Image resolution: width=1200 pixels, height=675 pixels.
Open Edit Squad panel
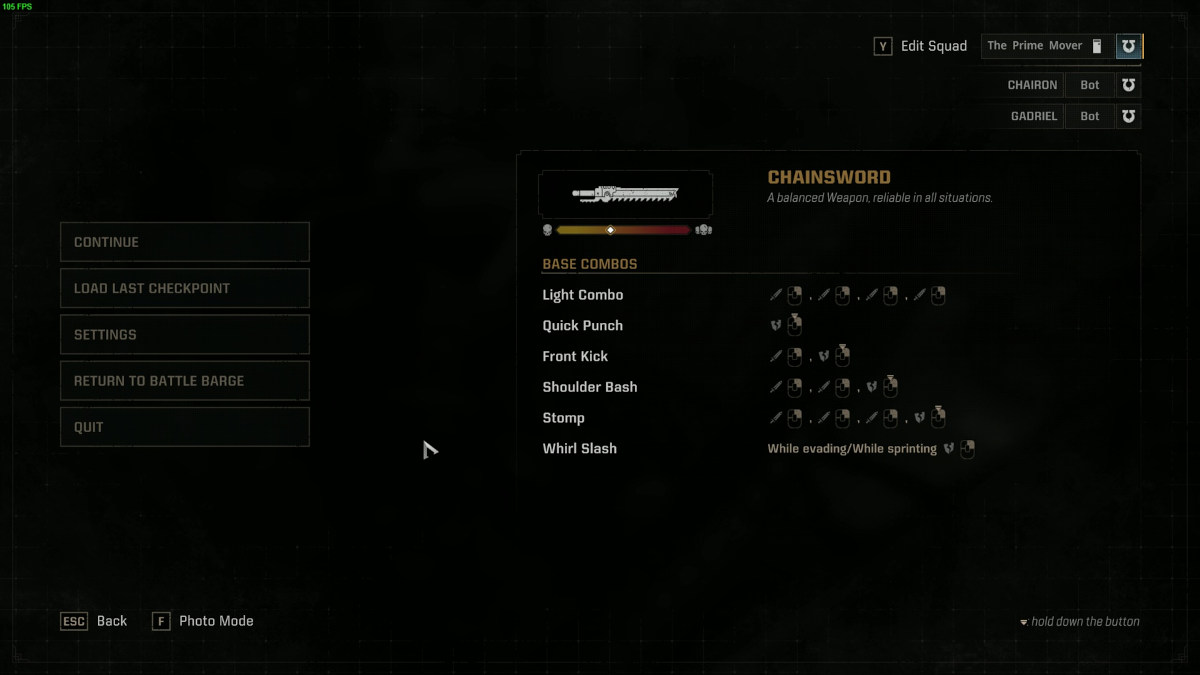[x=921, y=46]
